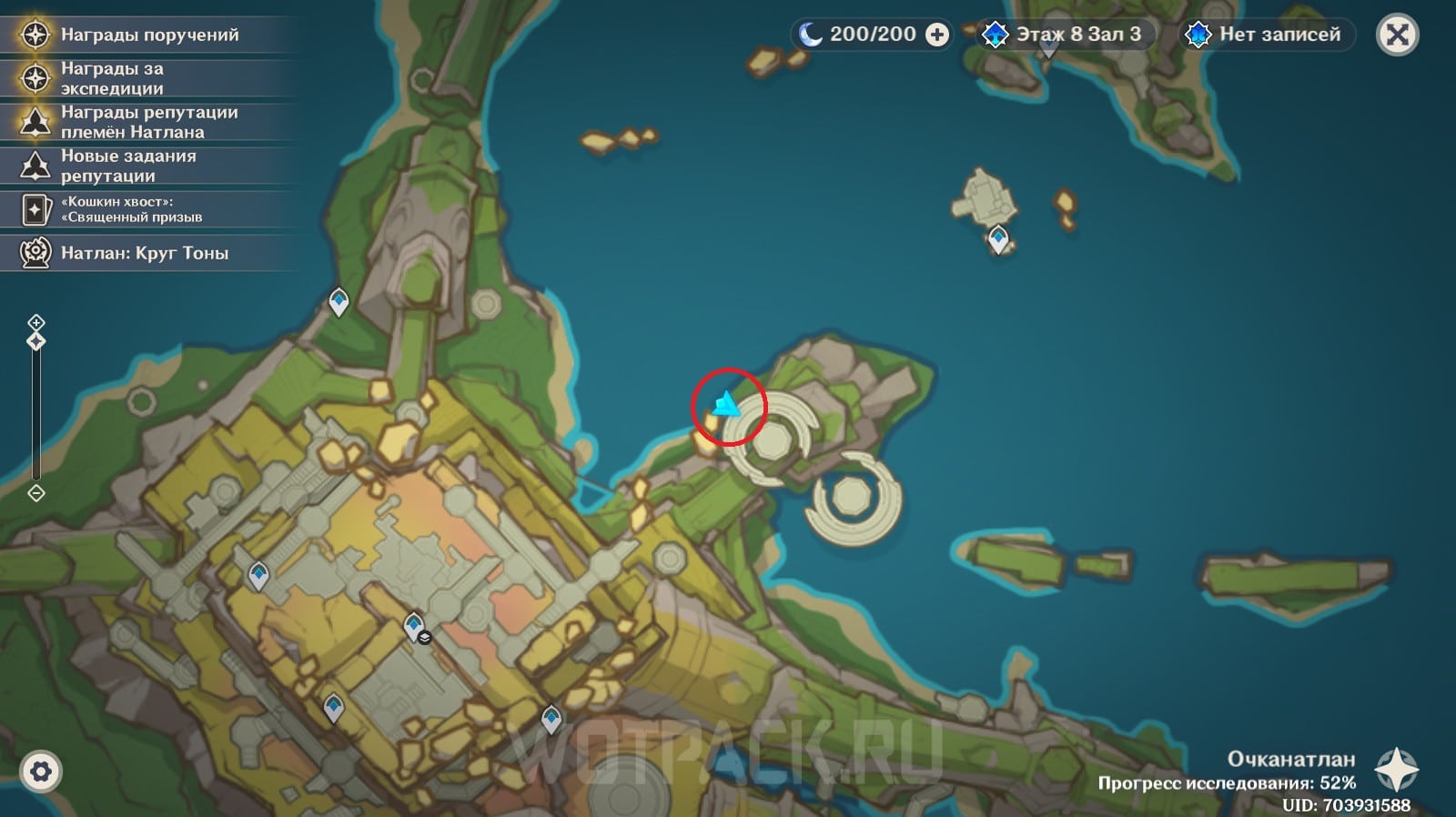This screenshot has width=1456, height=817.
Task: Zoom out the map with minus control
Action: coord(36,493)
